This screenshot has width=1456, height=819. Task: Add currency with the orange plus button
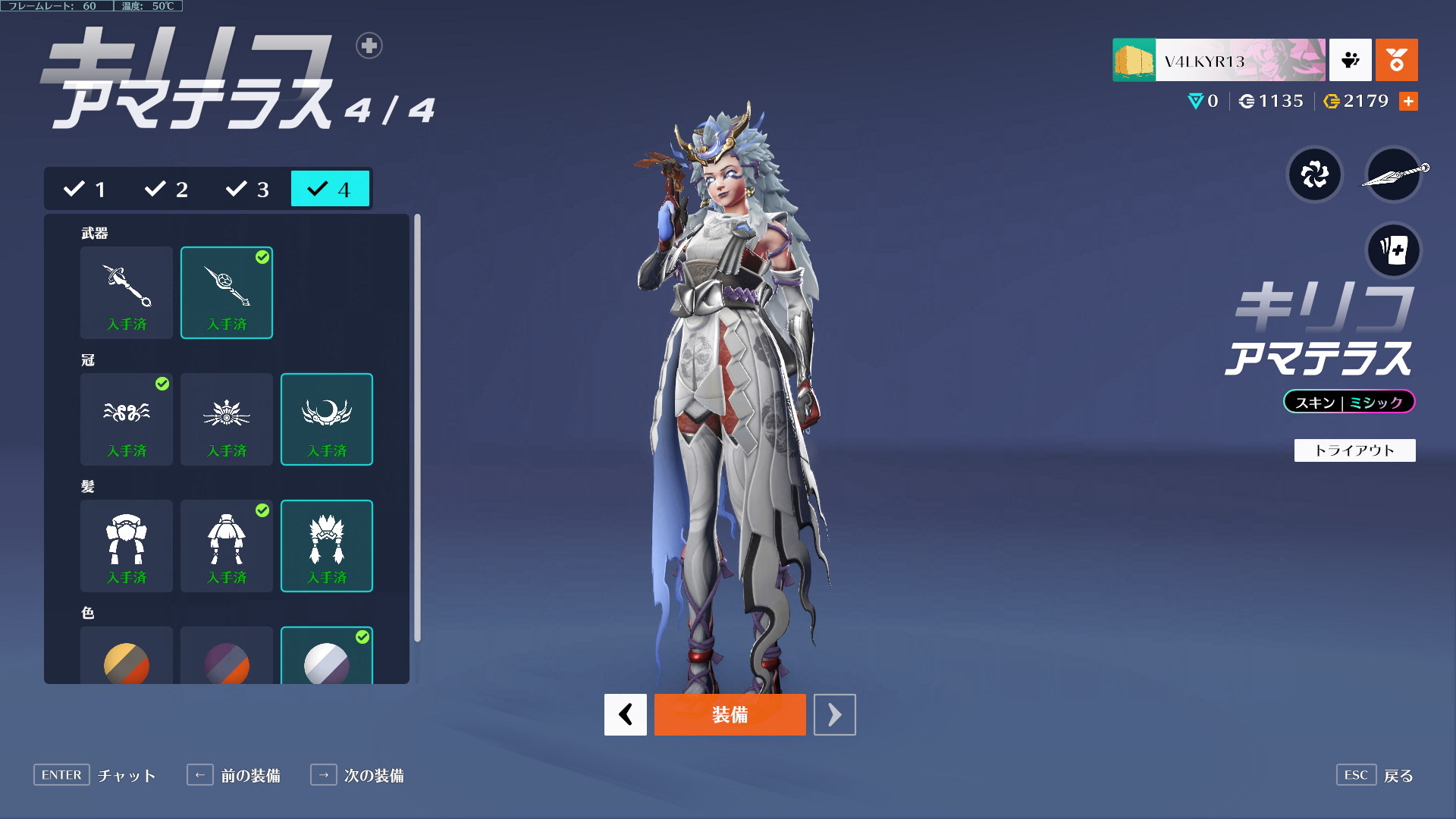pos(1408,101)
